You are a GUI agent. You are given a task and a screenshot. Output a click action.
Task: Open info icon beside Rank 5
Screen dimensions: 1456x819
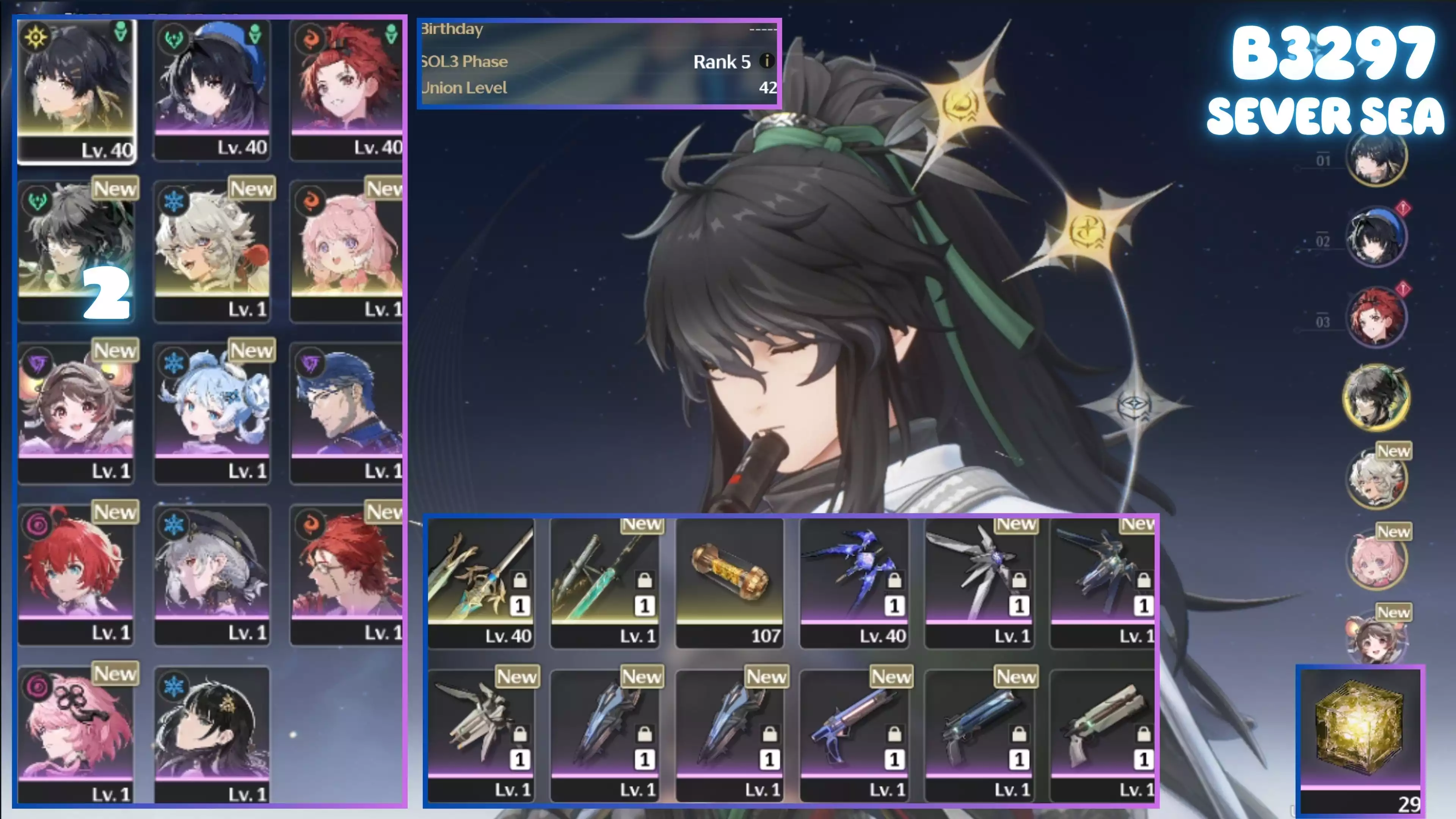click(766, 61)
